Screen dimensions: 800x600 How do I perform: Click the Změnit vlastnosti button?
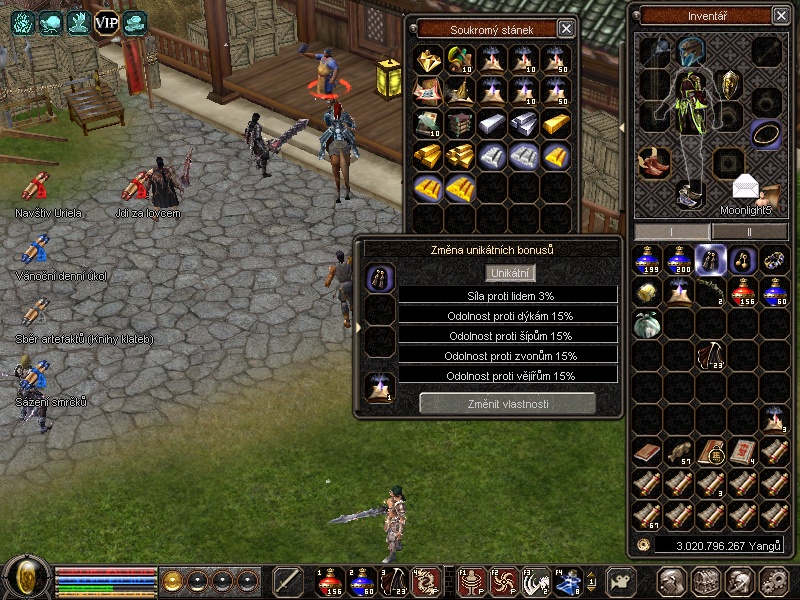[507, 404]
